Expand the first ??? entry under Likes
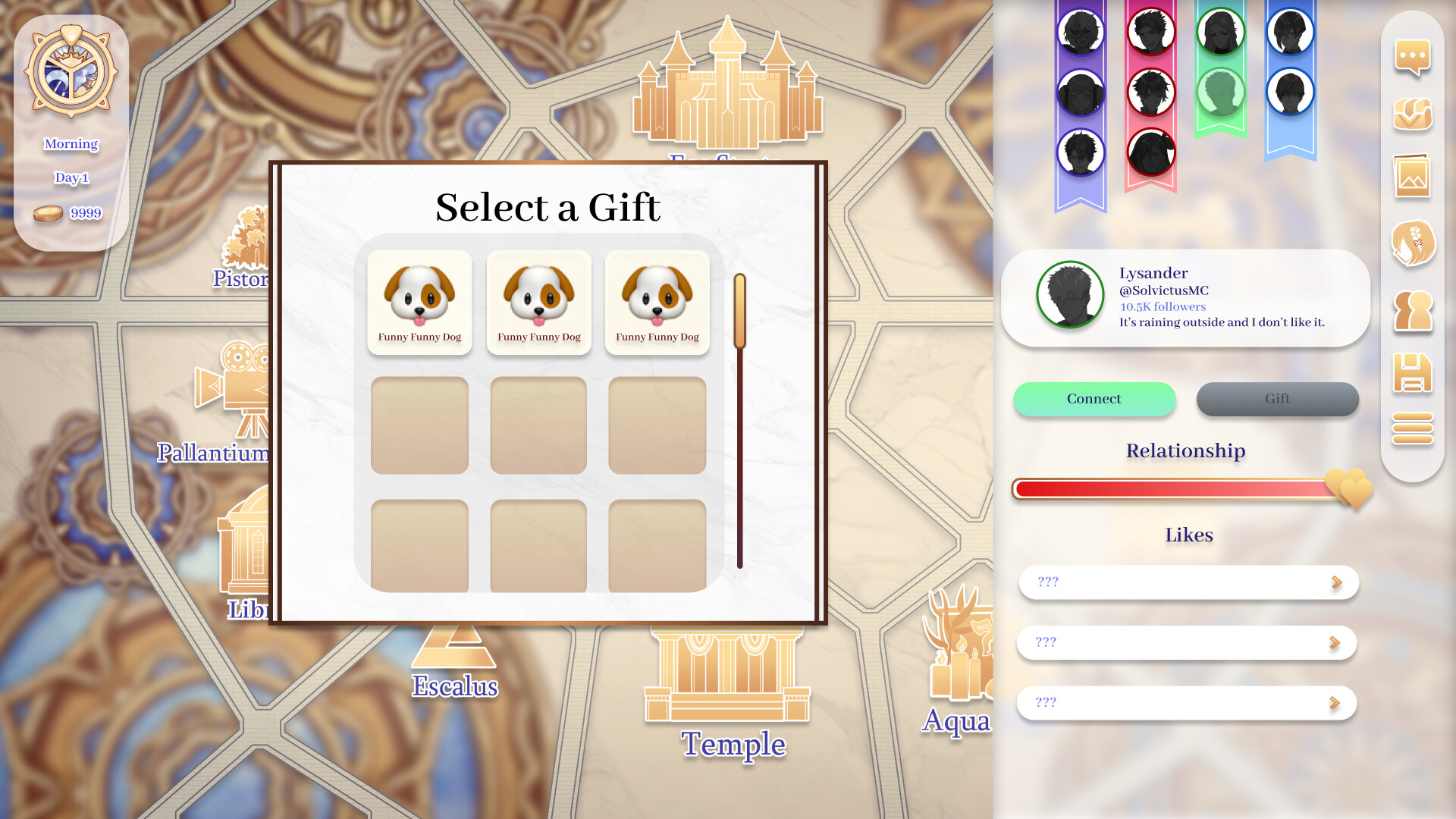 click(1188, 582)
